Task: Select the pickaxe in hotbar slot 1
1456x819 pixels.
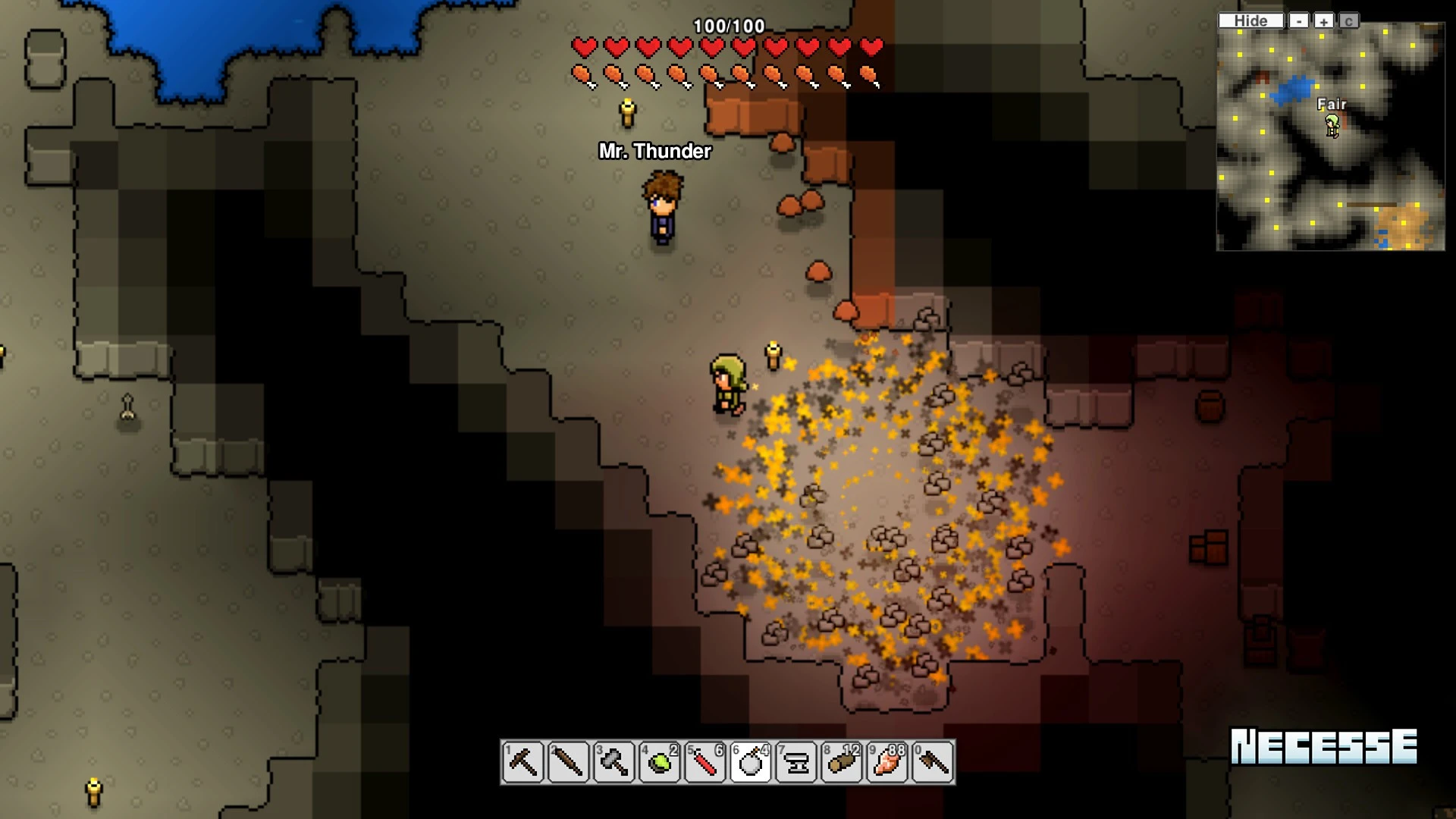Action: point(522,762)
